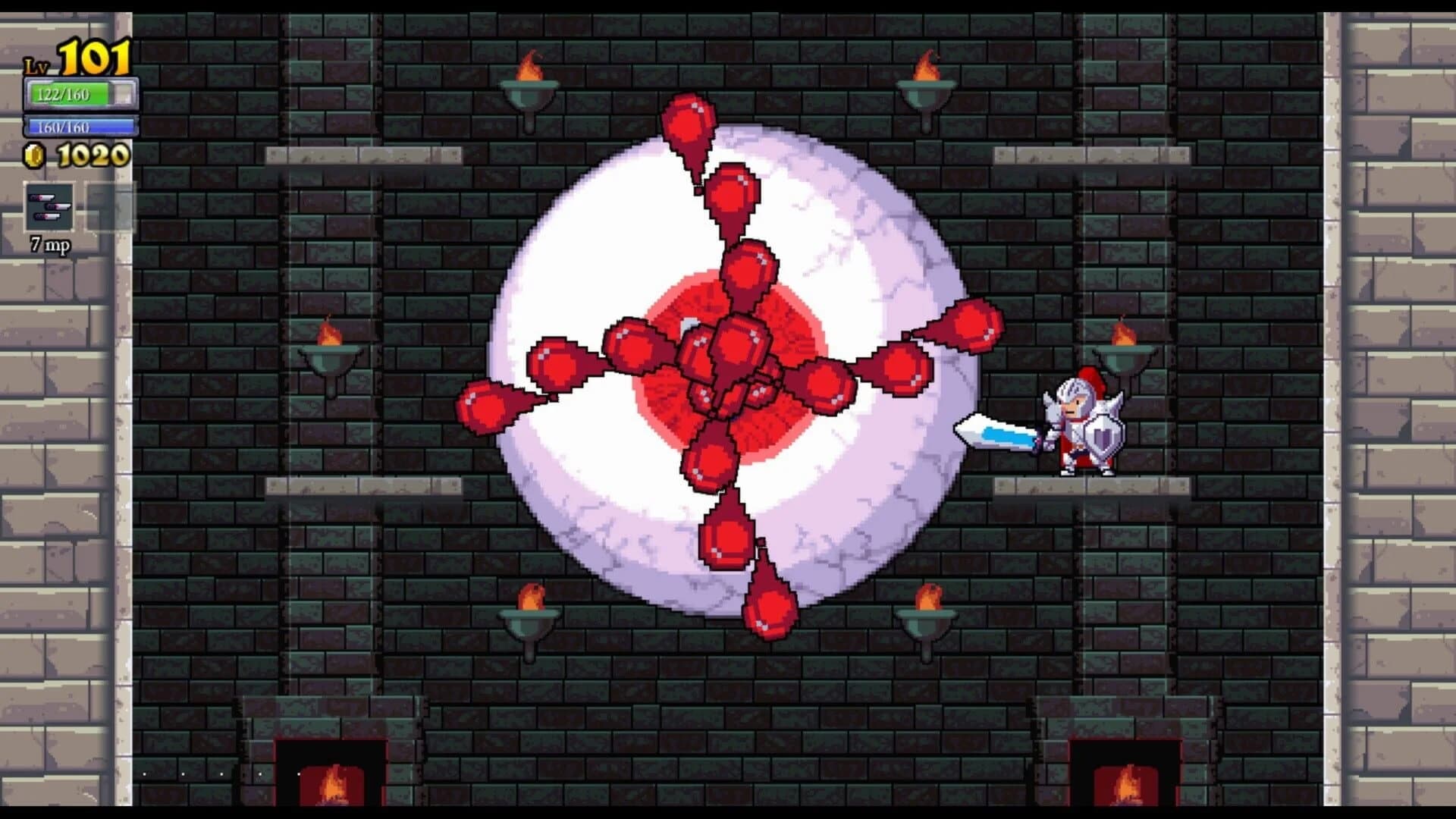Viewport: 1456px width, 819px height.
Task: Click the empty ability slot beside the spell icon
Action: [105, 205]
